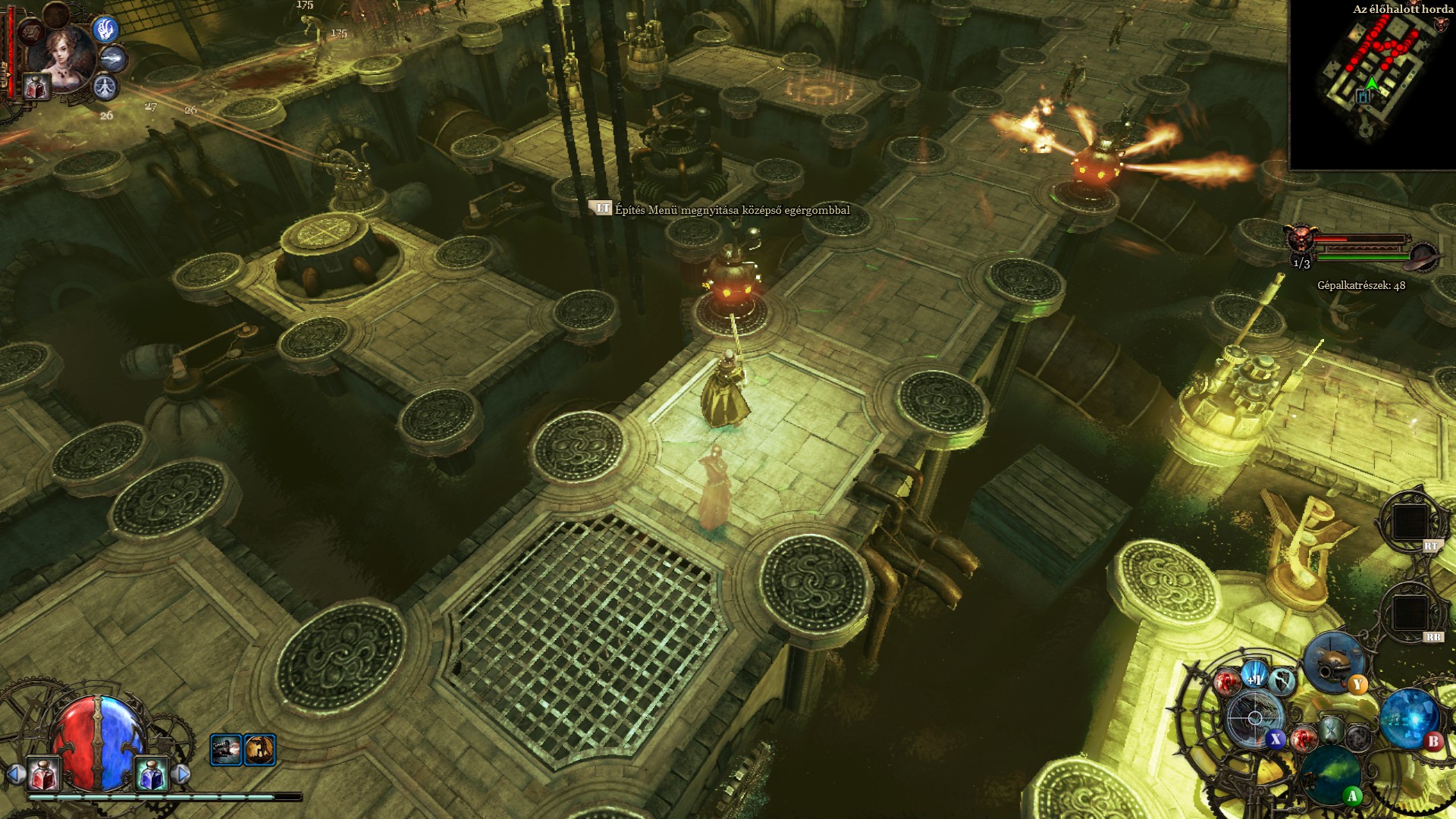Click the right blue arrow beside mana potion
Image resolution: width=1456 pixels, height=819 pixels.
pyautogui.click(x=181, y=774)
